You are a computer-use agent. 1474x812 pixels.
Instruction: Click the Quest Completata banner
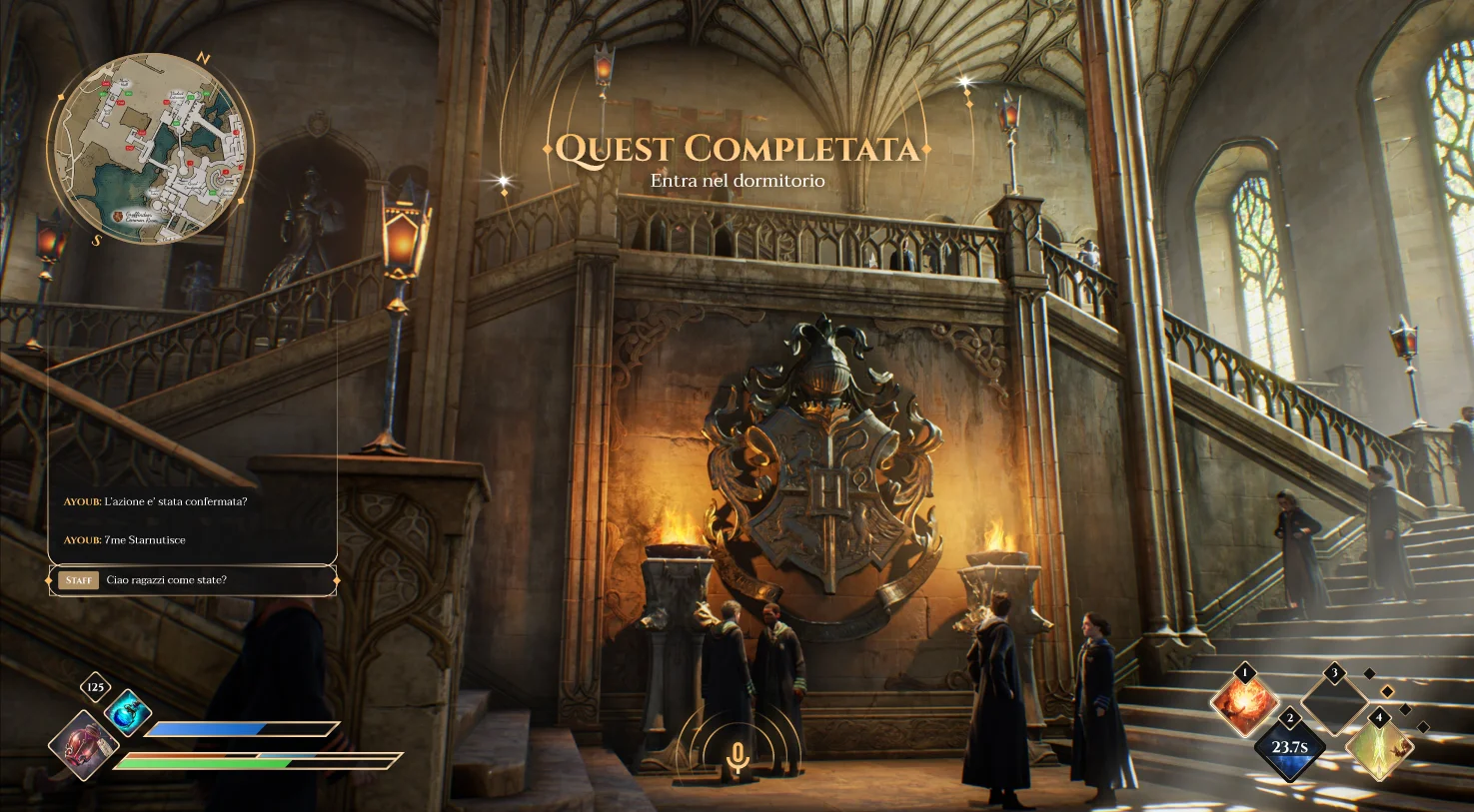tap(737, 147)
